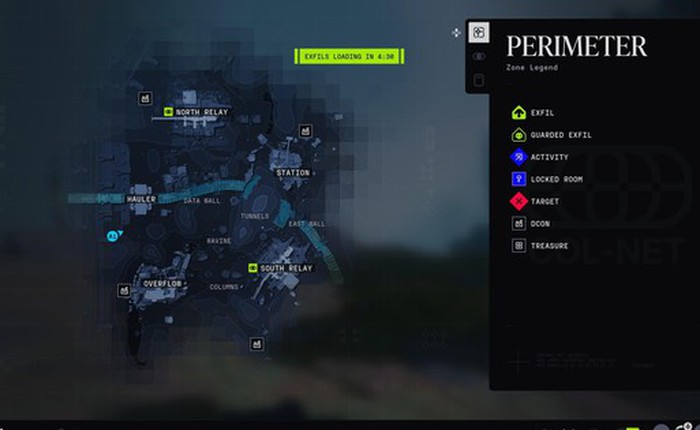Select the Station location label on map

pos(293,173)
